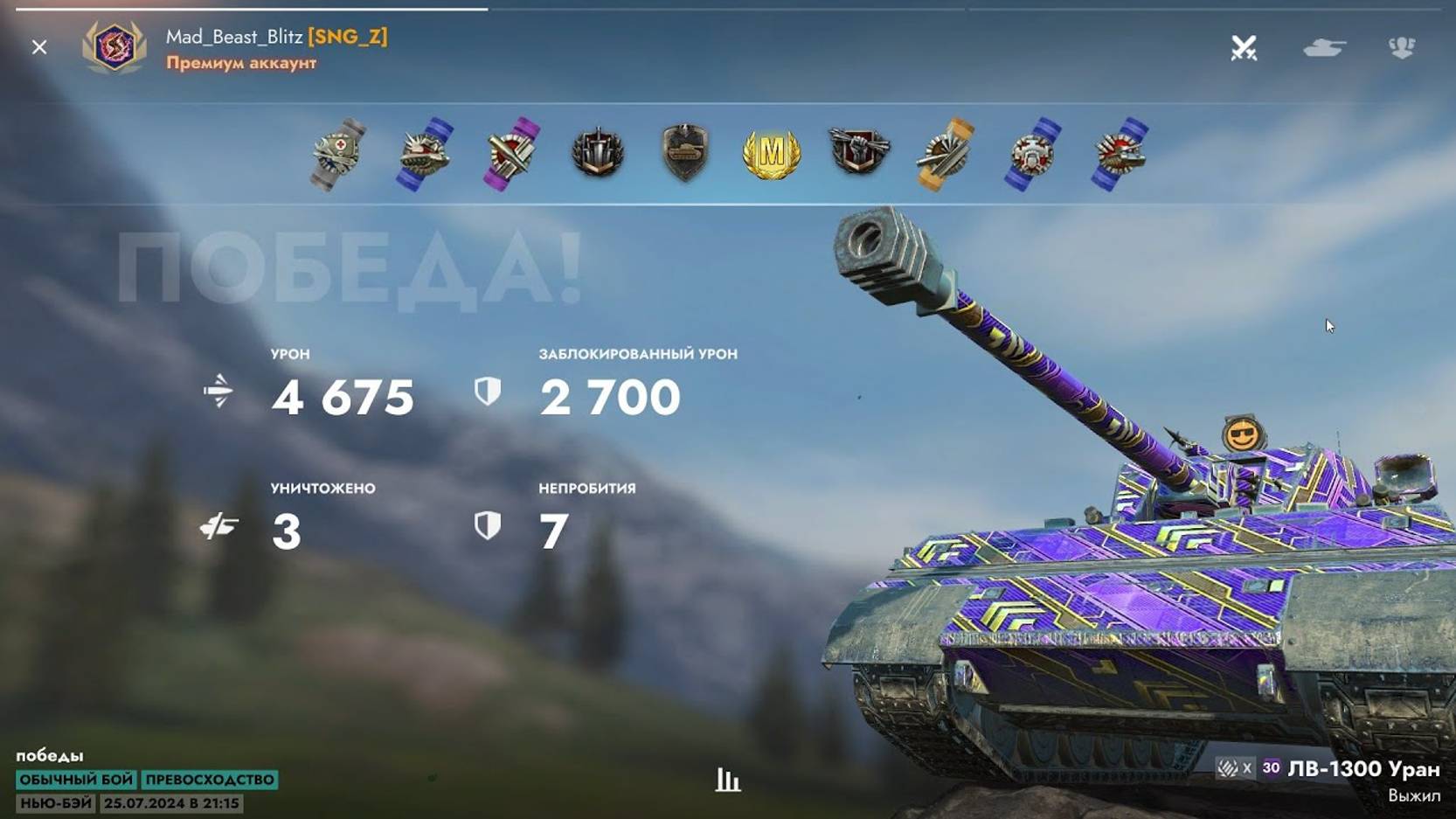The image size is (1456, 819).
Task: Click the ЛВ-1300 Уран tank name
Action: click(x=1363, y=769)
